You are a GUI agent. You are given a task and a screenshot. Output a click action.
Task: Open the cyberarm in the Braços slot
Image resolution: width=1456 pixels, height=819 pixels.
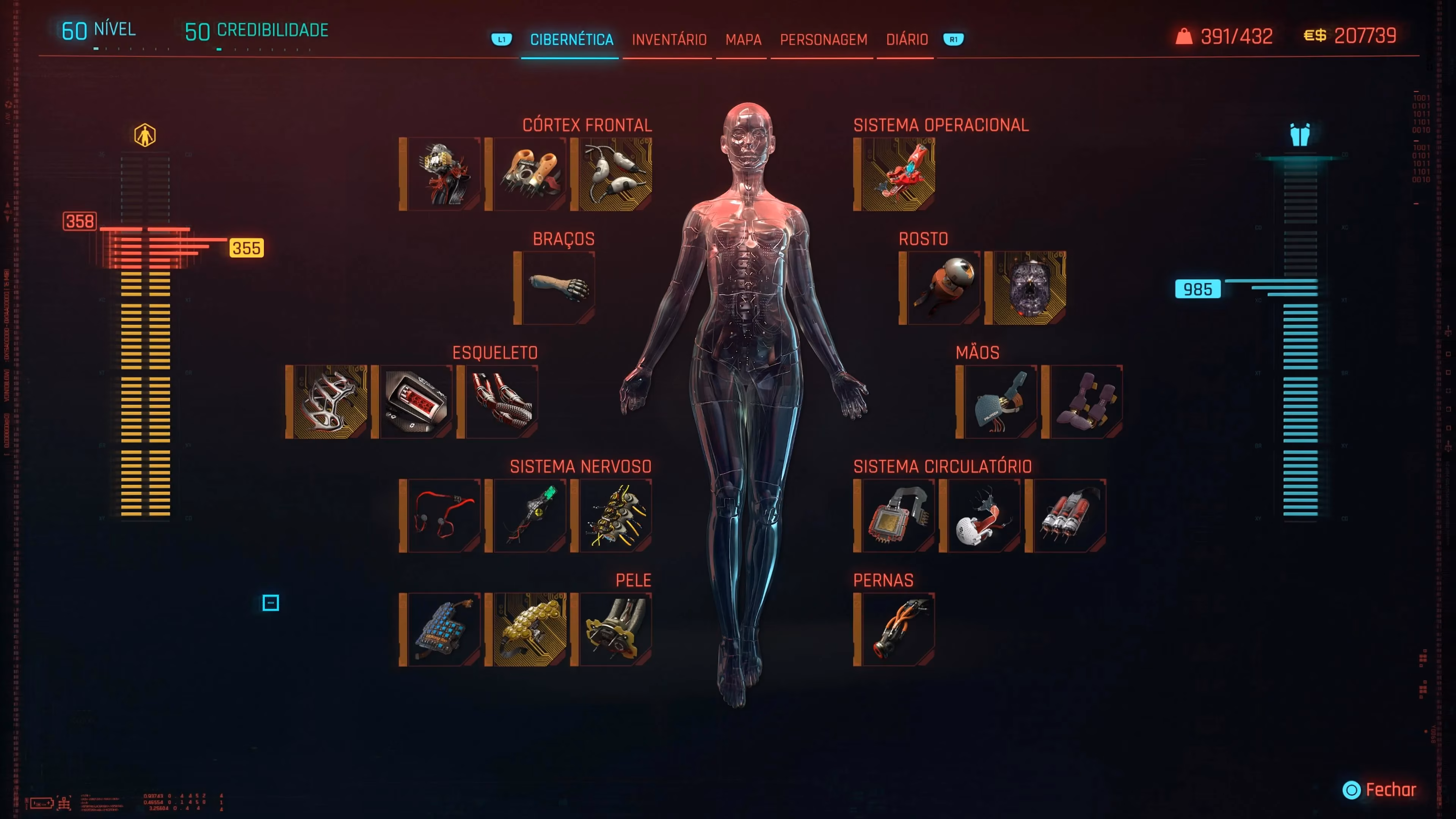(556, 287)
